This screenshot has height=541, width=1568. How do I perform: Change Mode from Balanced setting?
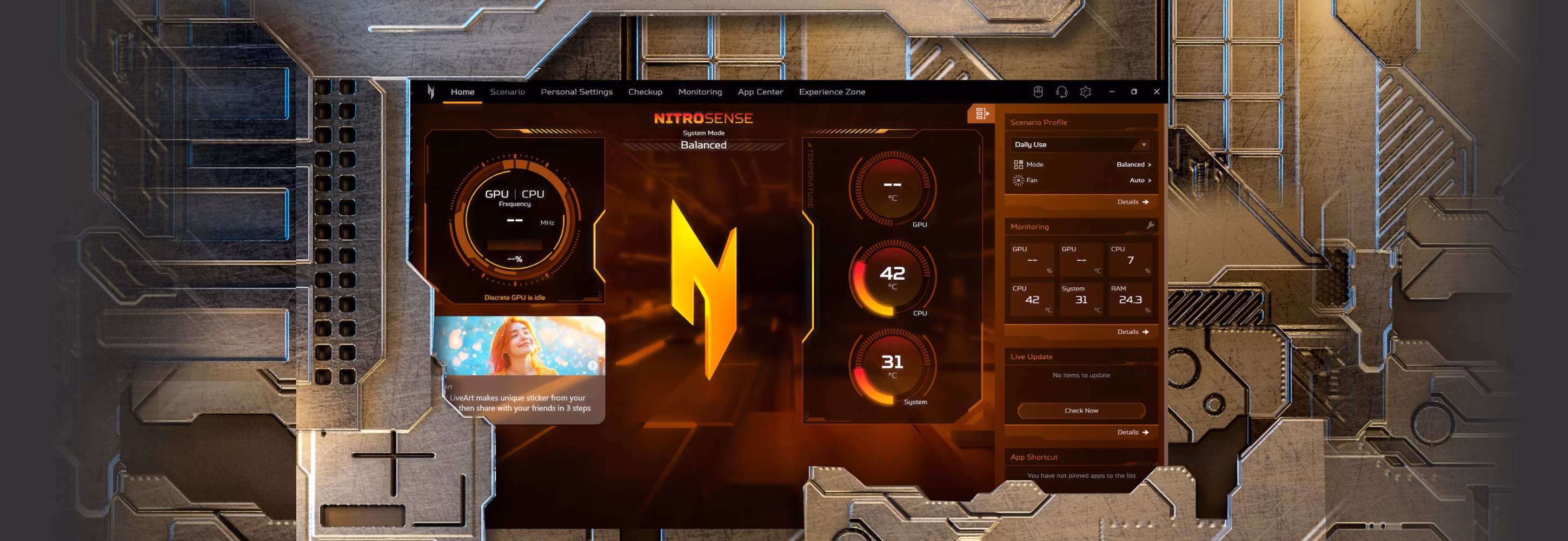(x=1129, y=164)
